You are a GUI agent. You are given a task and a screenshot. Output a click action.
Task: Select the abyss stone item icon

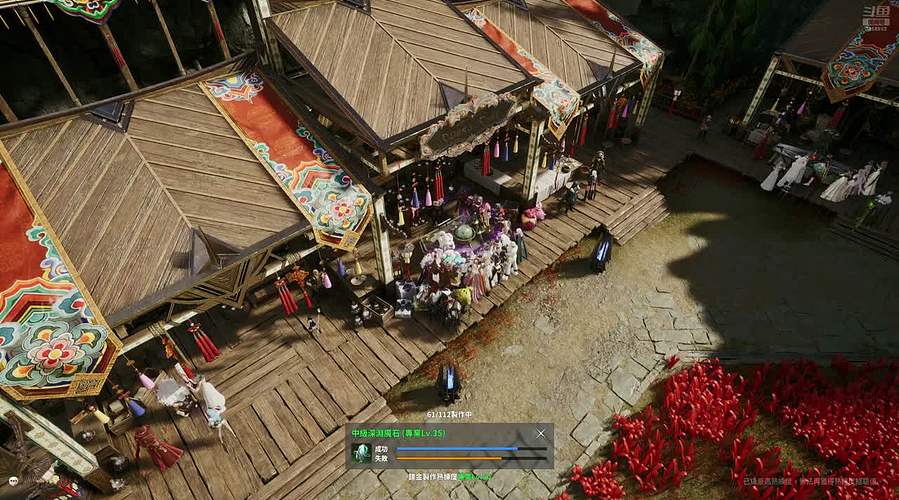362,453
